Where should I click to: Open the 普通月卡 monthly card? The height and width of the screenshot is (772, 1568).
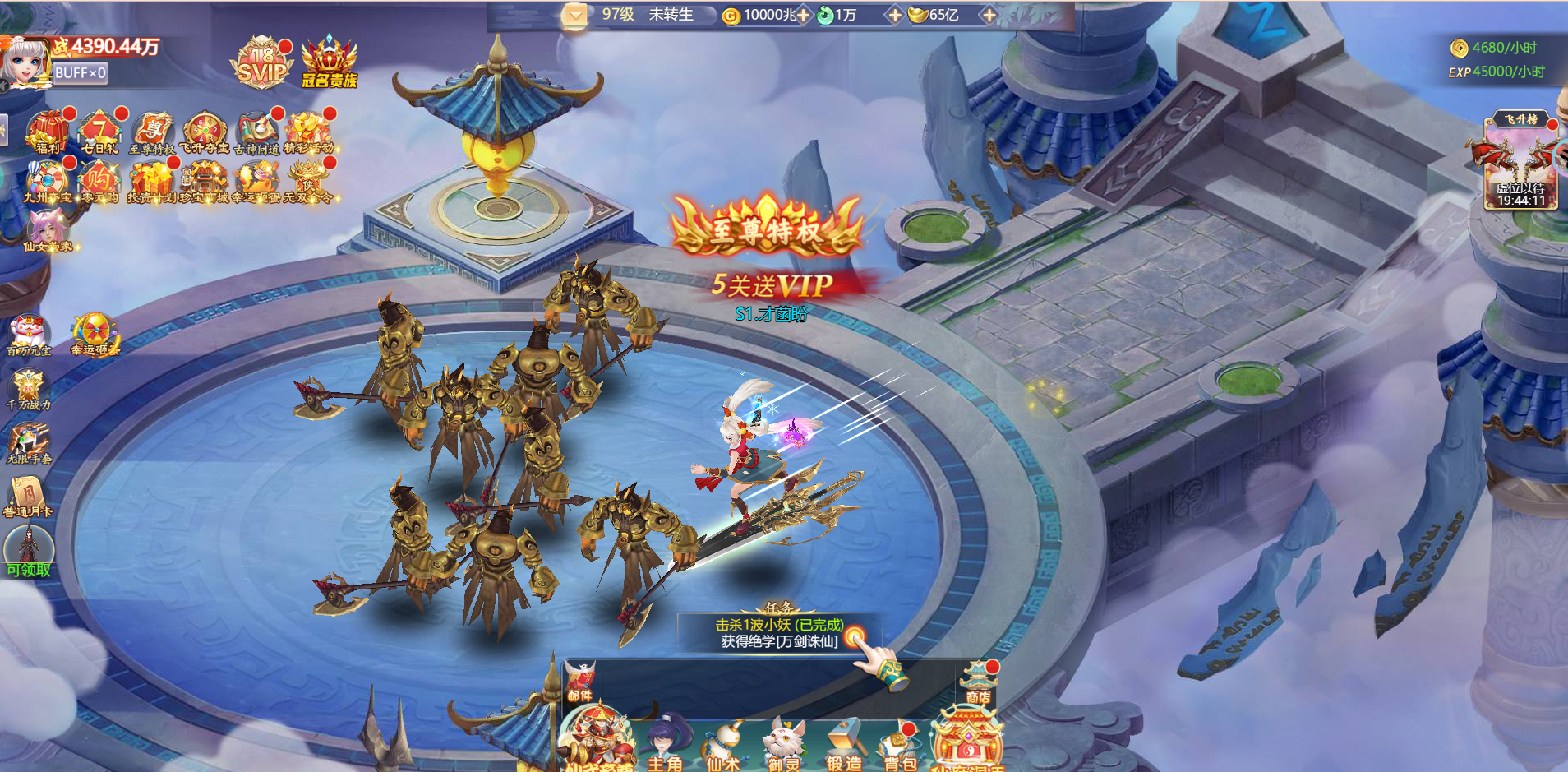point(28,497)
